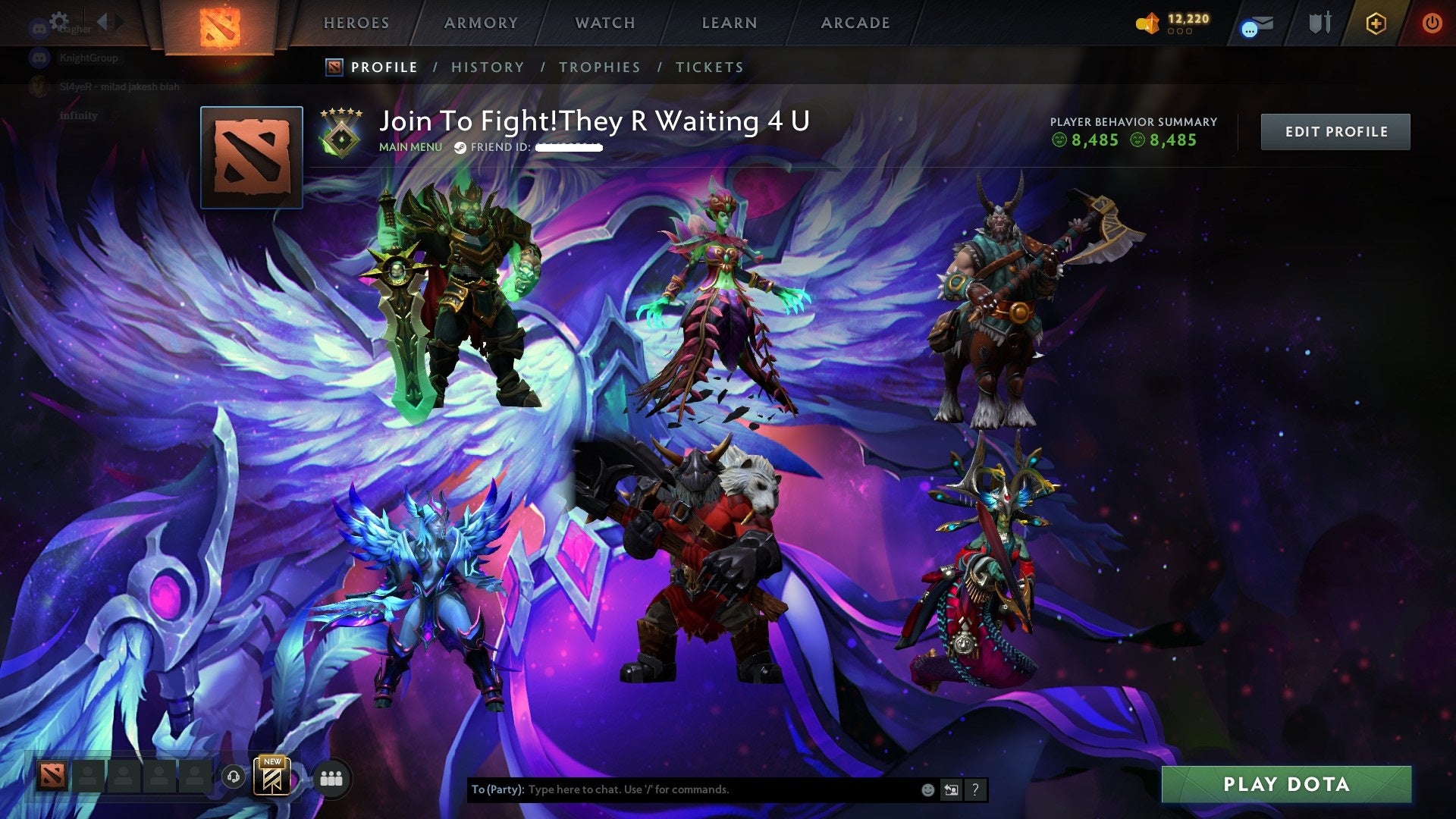Click the power/logout icon top right
The width and height of the screenshot is (1456, 819).
1432,23
